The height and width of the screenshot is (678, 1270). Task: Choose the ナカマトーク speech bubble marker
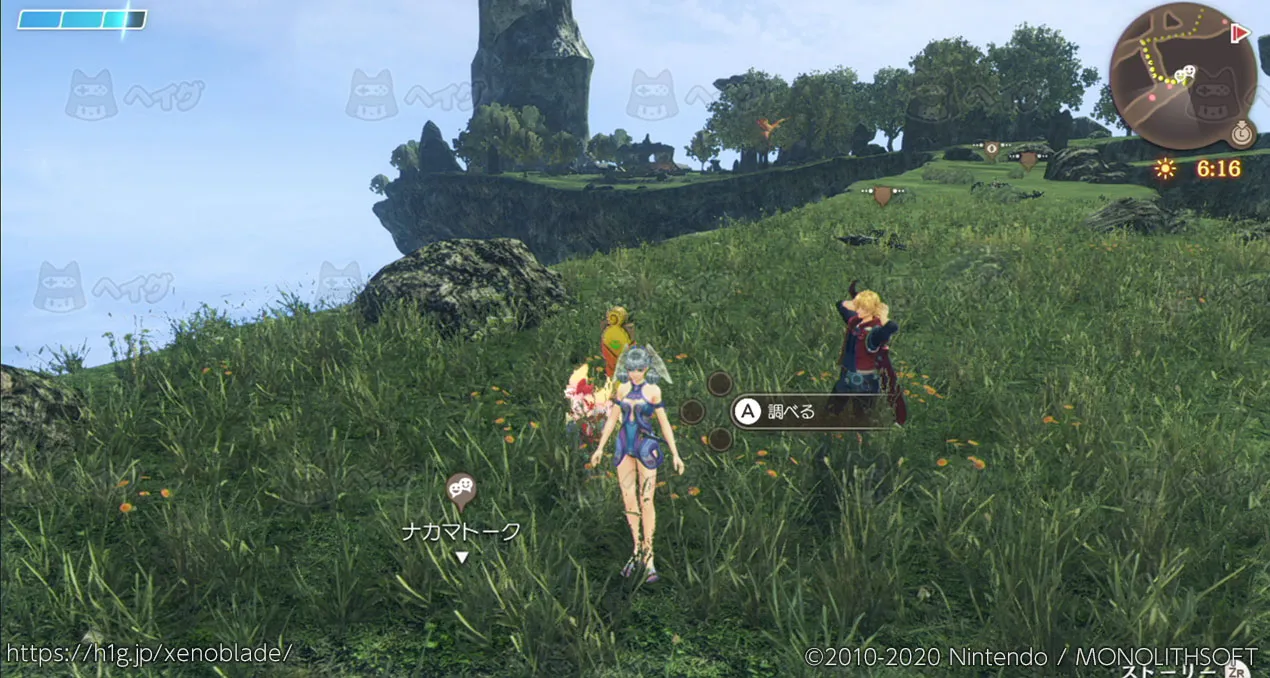460,488
